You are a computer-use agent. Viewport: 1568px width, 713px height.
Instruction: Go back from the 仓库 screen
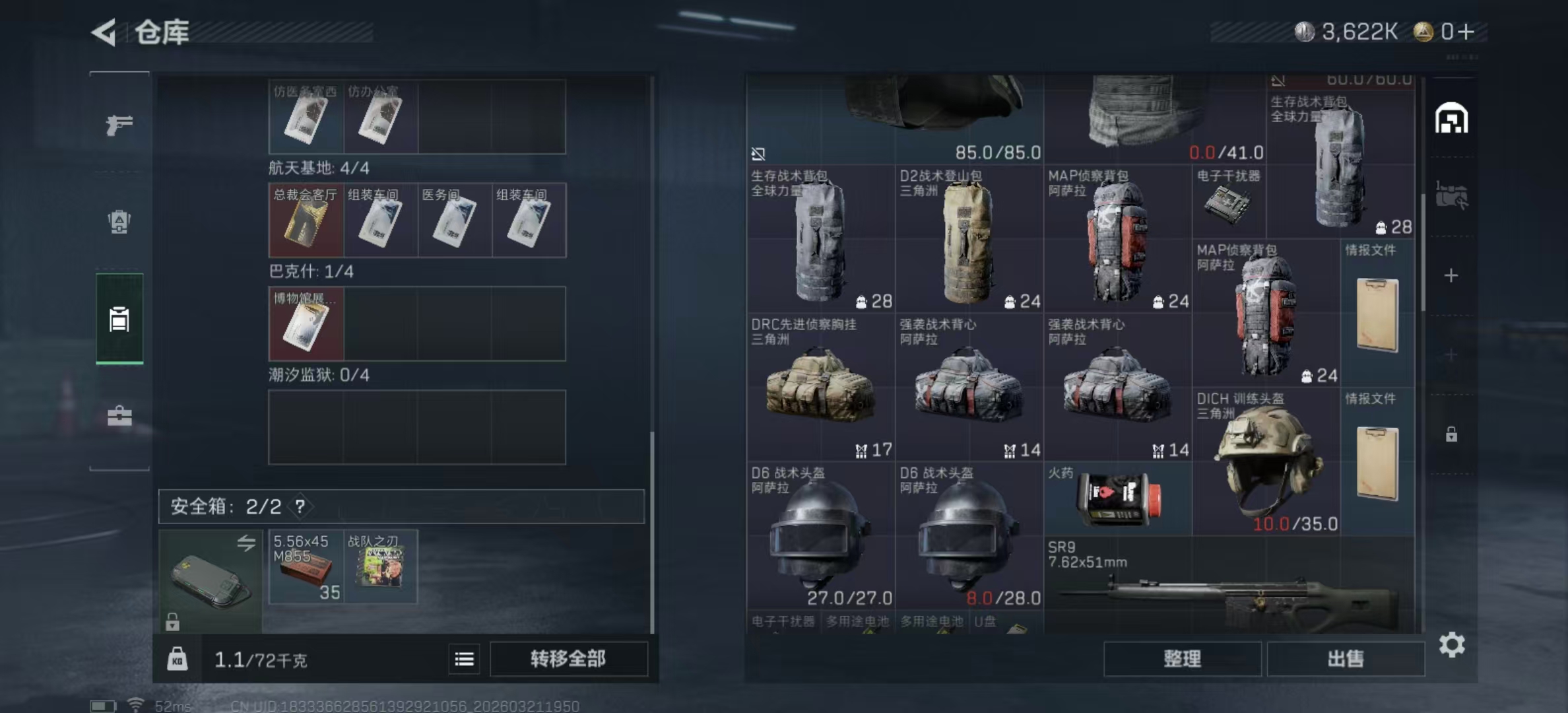[104, 32]
